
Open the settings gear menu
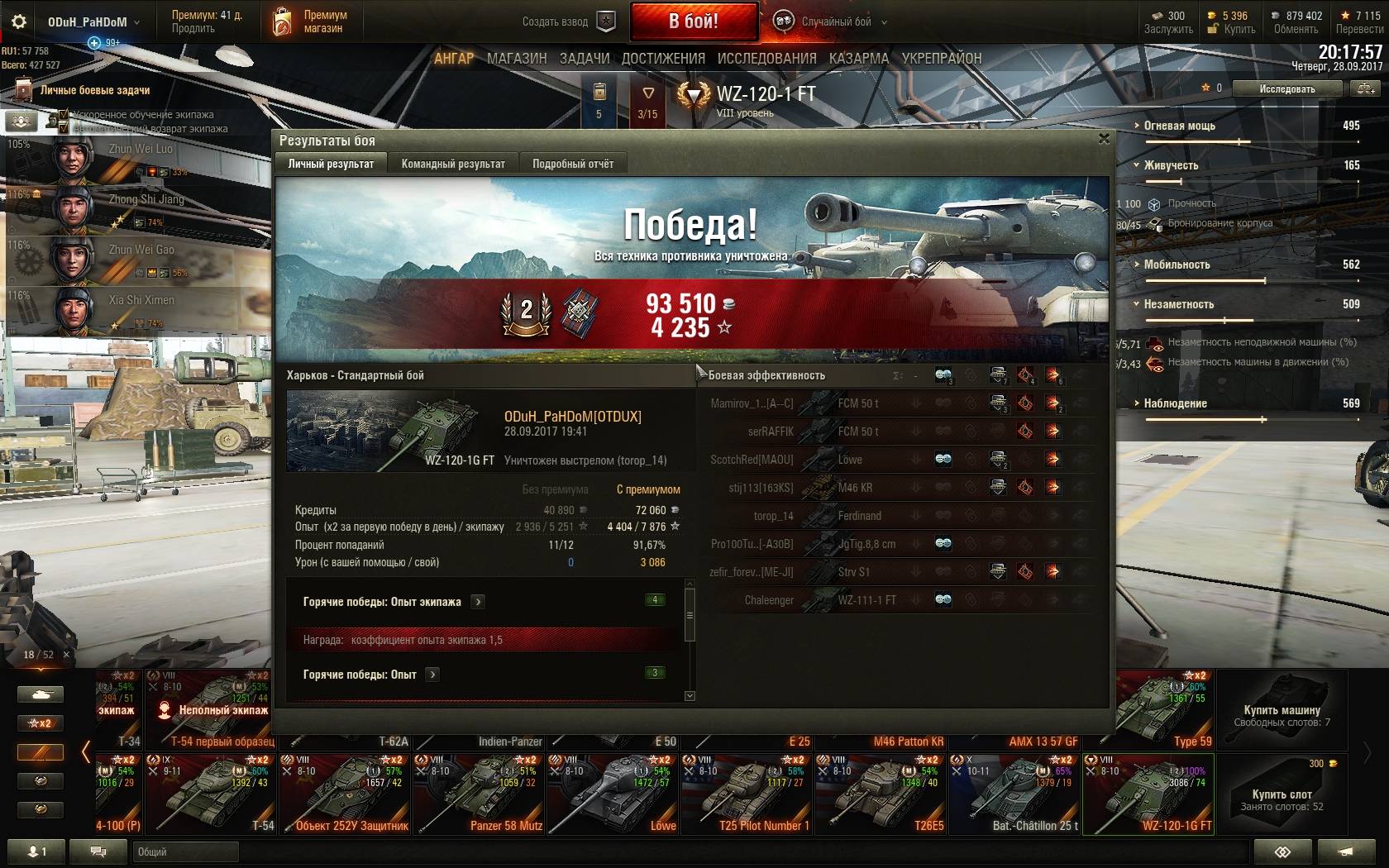point(19,21)
